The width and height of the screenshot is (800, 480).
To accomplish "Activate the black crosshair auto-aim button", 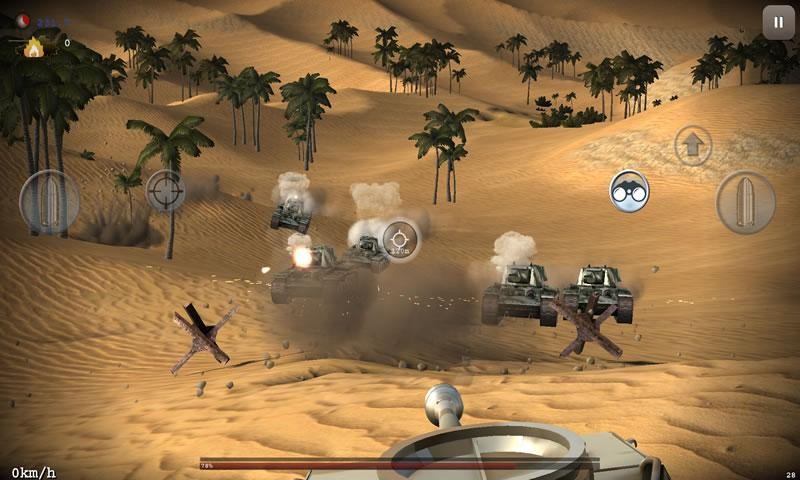I will [x=165, y=190].
